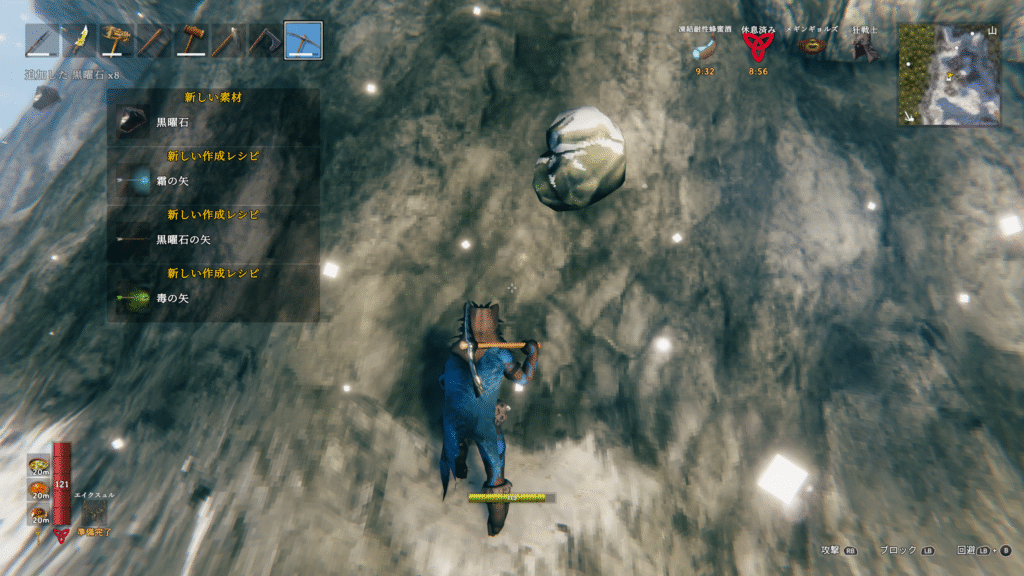Click the new material 黒曜石 notification
Image resolution: width=1024 pixels, height=576 pixels.
(x=213, y=122)
